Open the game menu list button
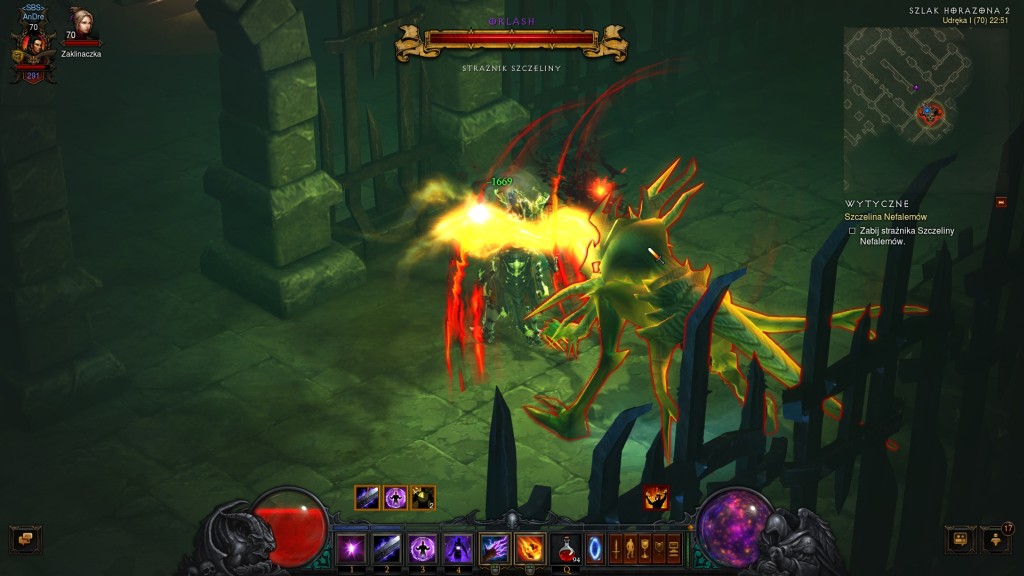Image resolution: width=1024 pixels, height=576 pixels. [674, 548]
